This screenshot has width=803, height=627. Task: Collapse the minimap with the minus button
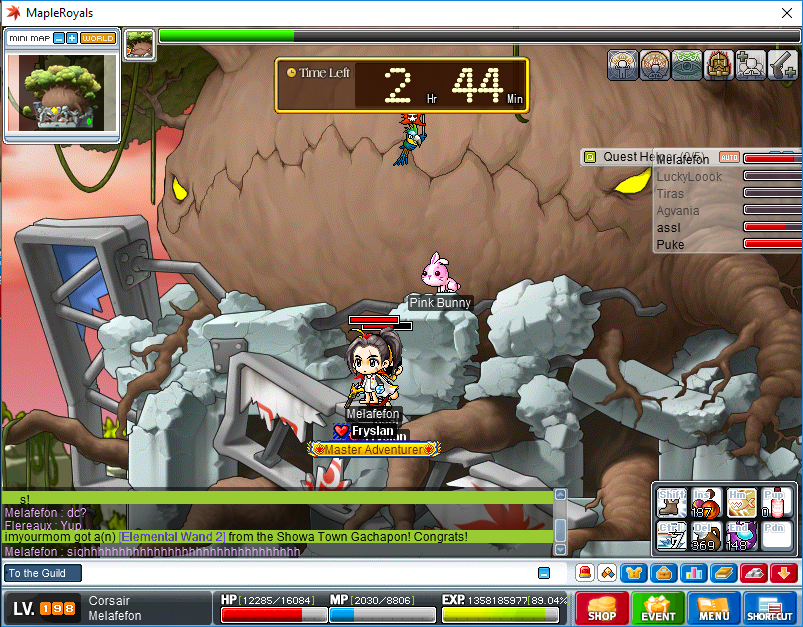pos(59,38)
